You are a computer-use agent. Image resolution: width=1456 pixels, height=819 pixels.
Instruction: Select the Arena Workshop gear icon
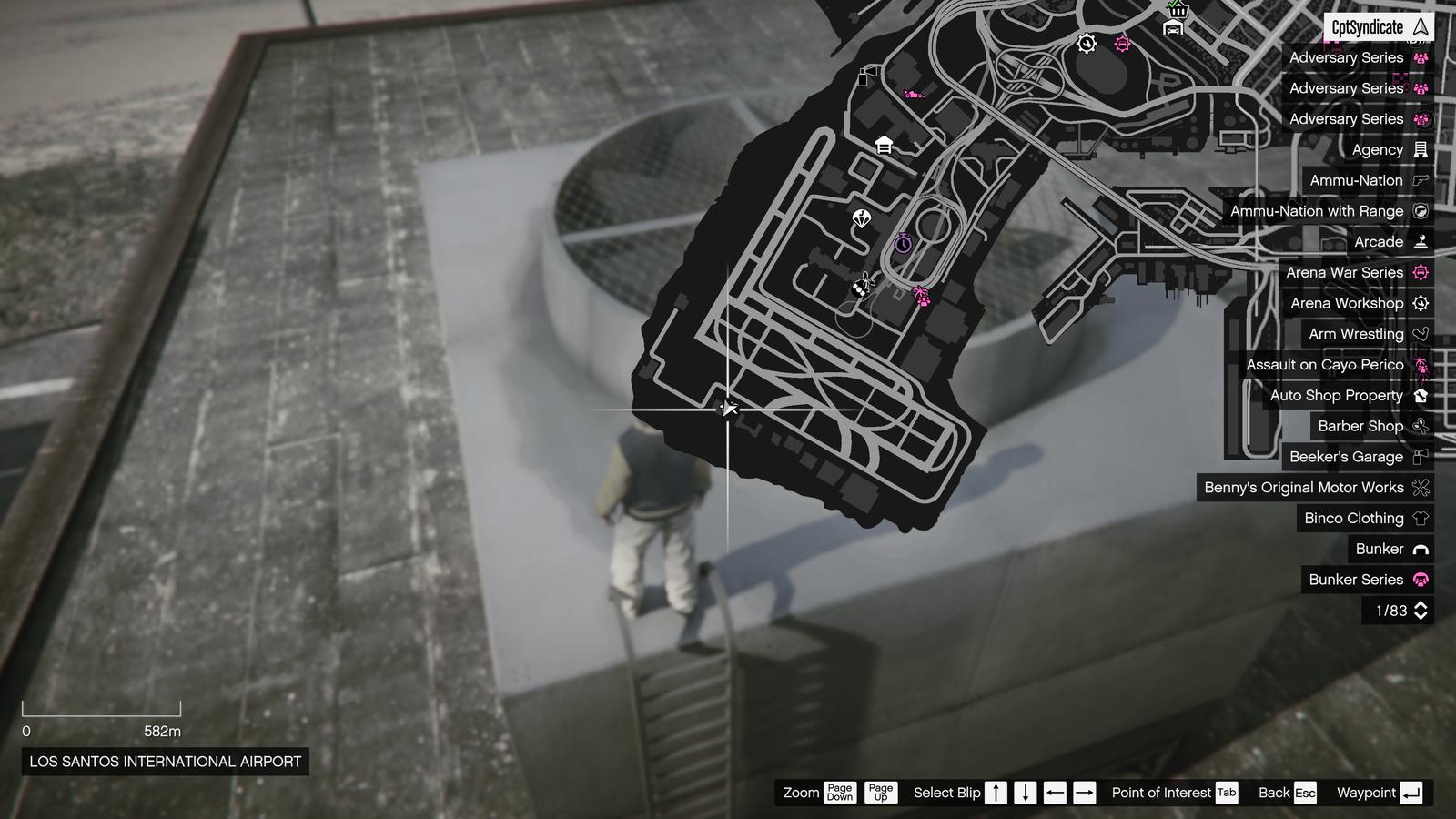click(x=1420, y=303)
